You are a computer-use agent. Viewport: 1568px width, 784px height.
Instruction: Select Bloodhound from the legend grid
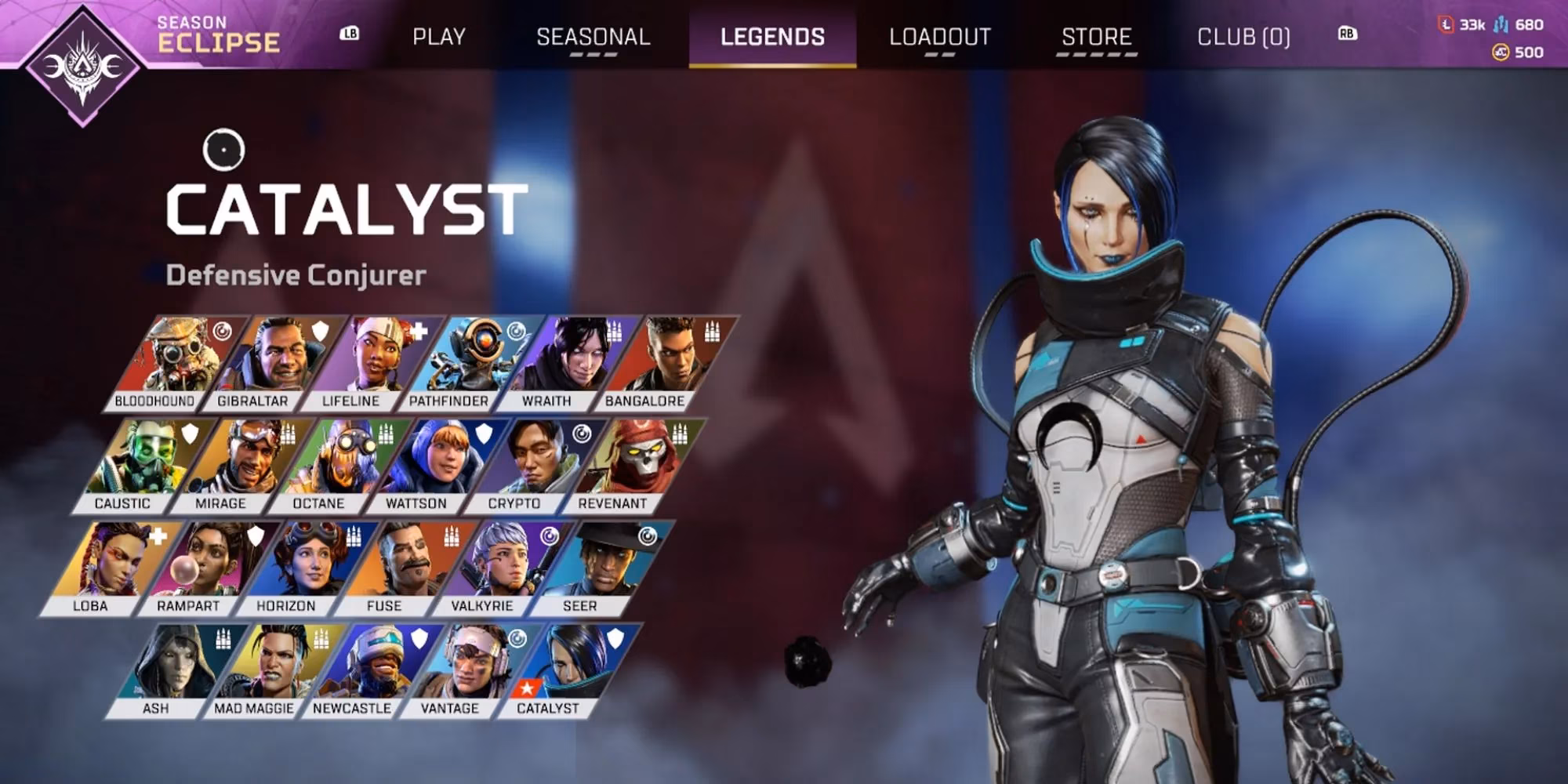[x=172, y=361]
